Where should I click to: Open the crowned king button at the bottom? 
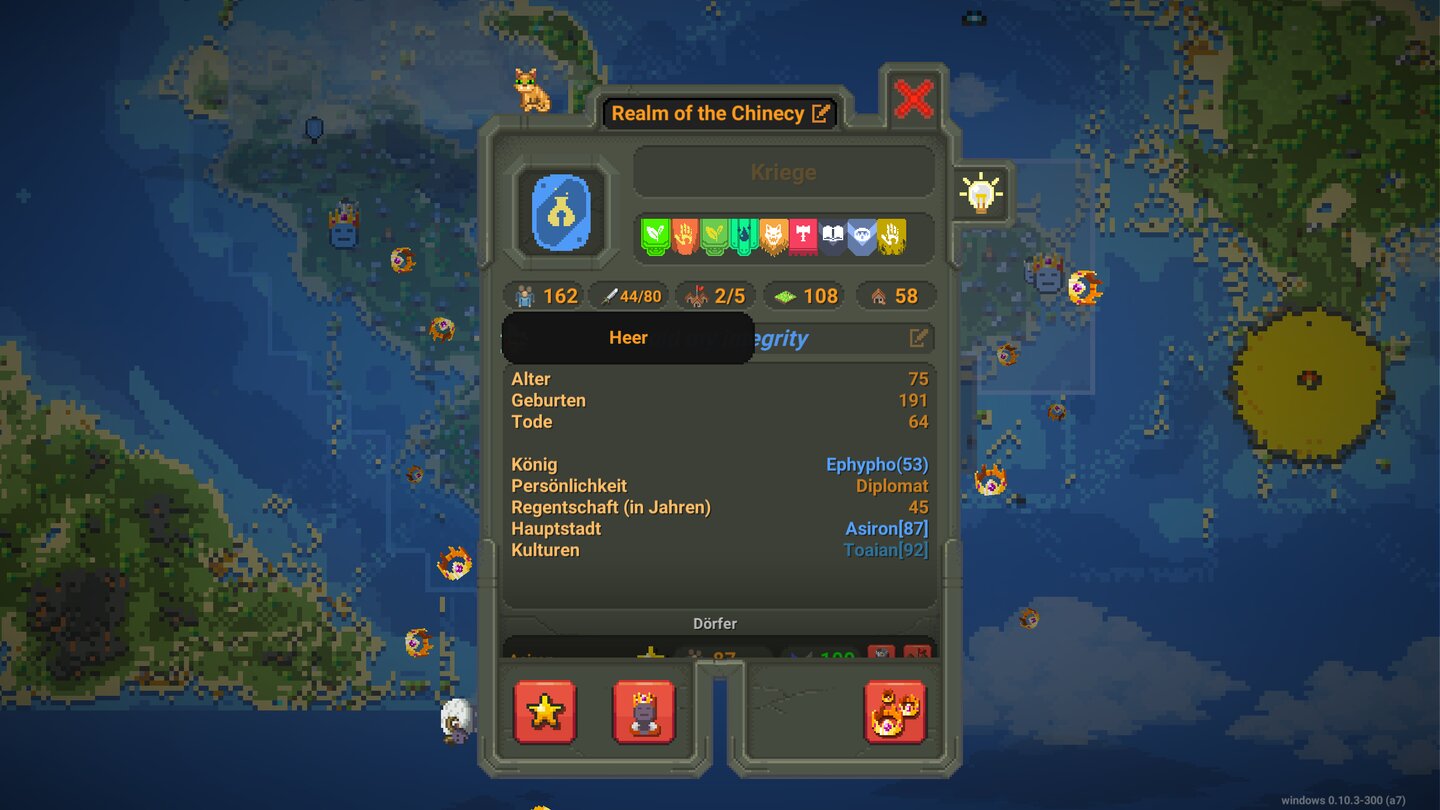pos(645,712)
